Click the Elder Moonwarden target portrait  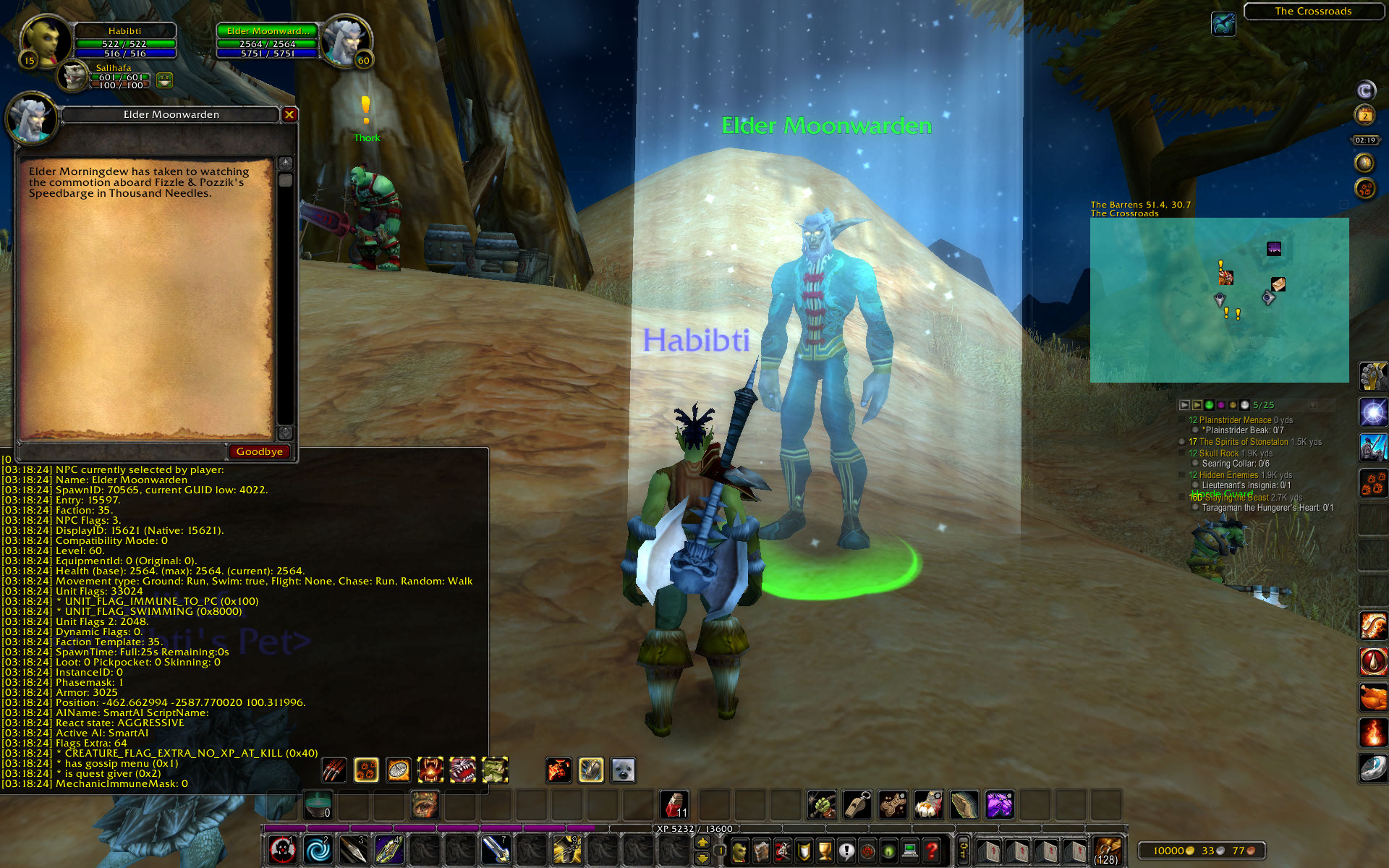[x=346, y=42]
